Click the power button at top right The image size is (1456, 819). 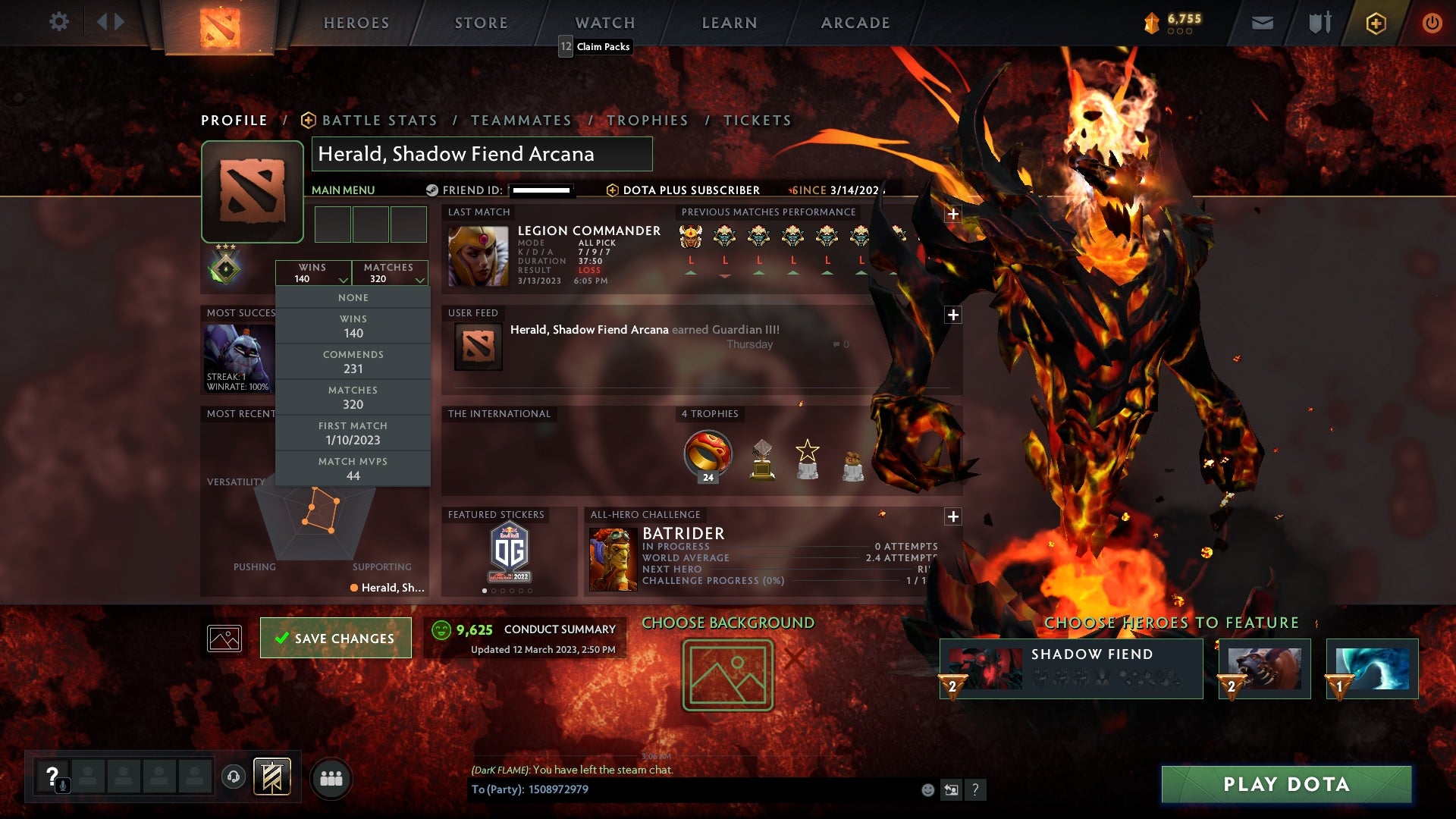tap(1432, 23)
